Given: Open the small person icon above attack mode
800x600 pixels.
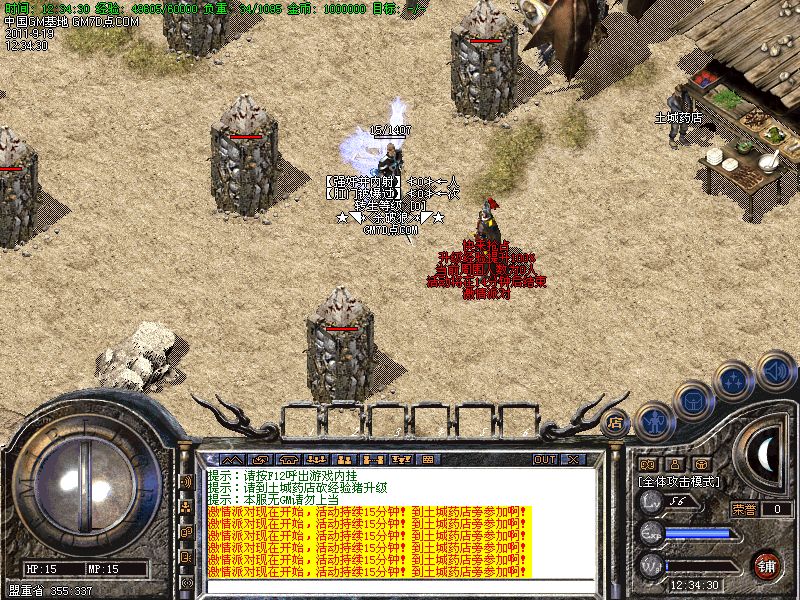Looking at the screenshot, I should tap(674, 464).
